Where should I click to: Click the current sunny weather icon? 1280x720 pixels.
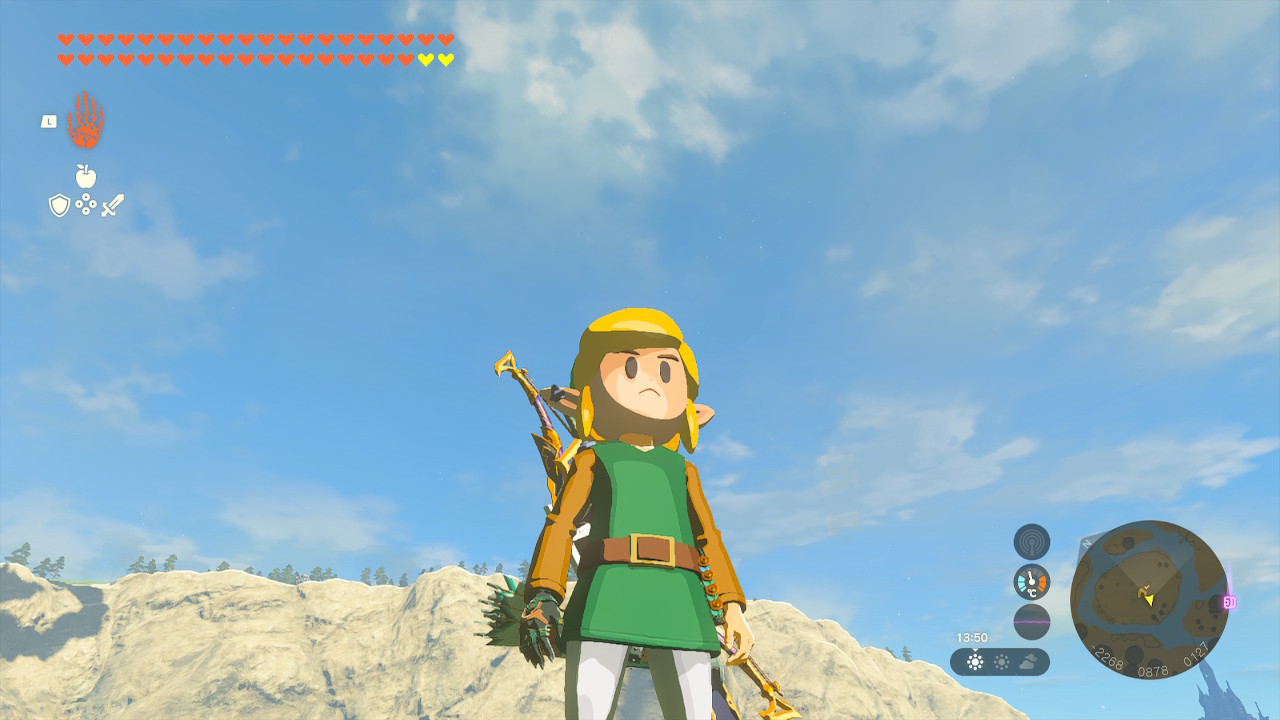975,660
